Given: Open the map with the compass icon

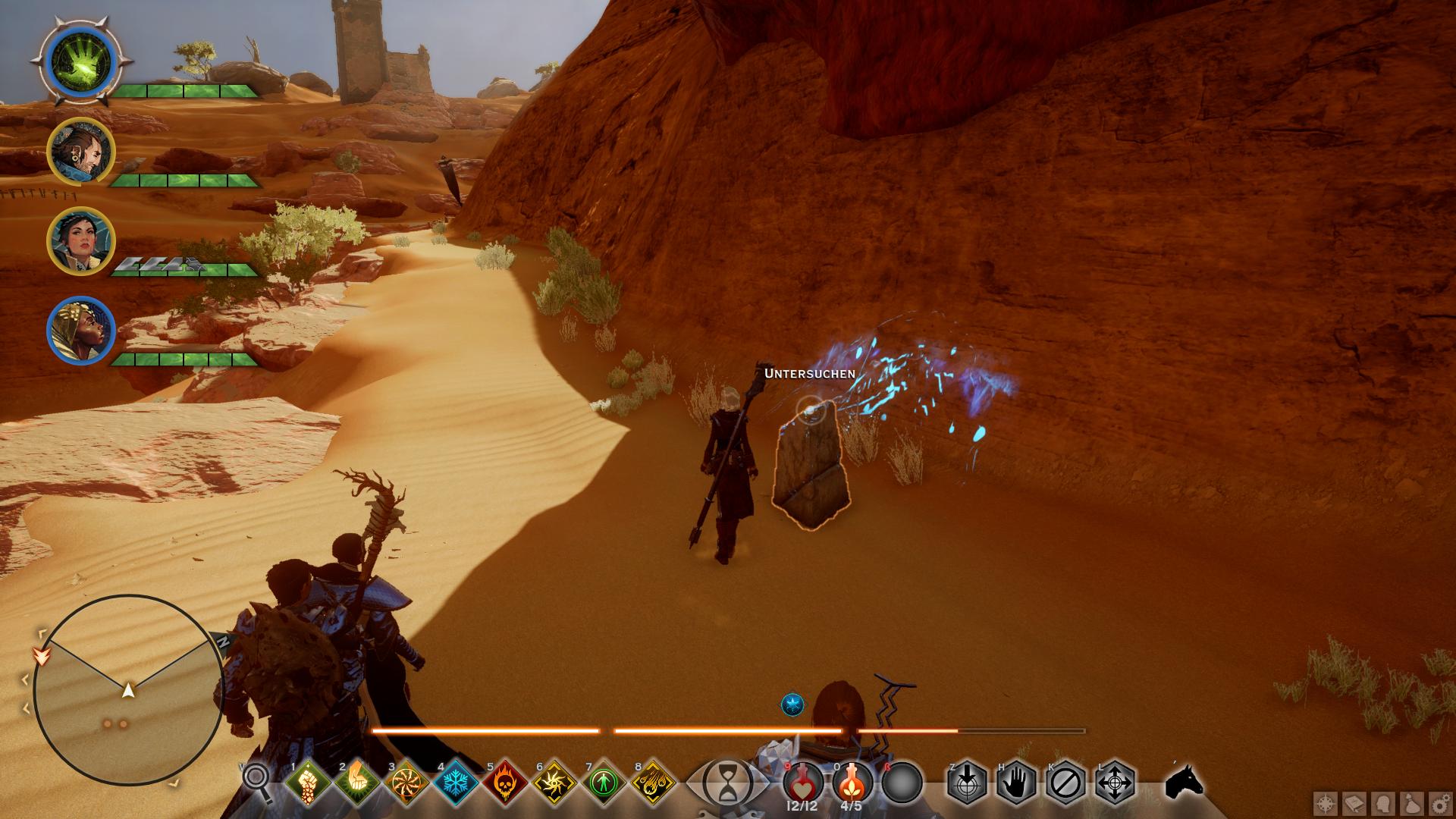Looking at the screenshot, I should coord(1326,803).
